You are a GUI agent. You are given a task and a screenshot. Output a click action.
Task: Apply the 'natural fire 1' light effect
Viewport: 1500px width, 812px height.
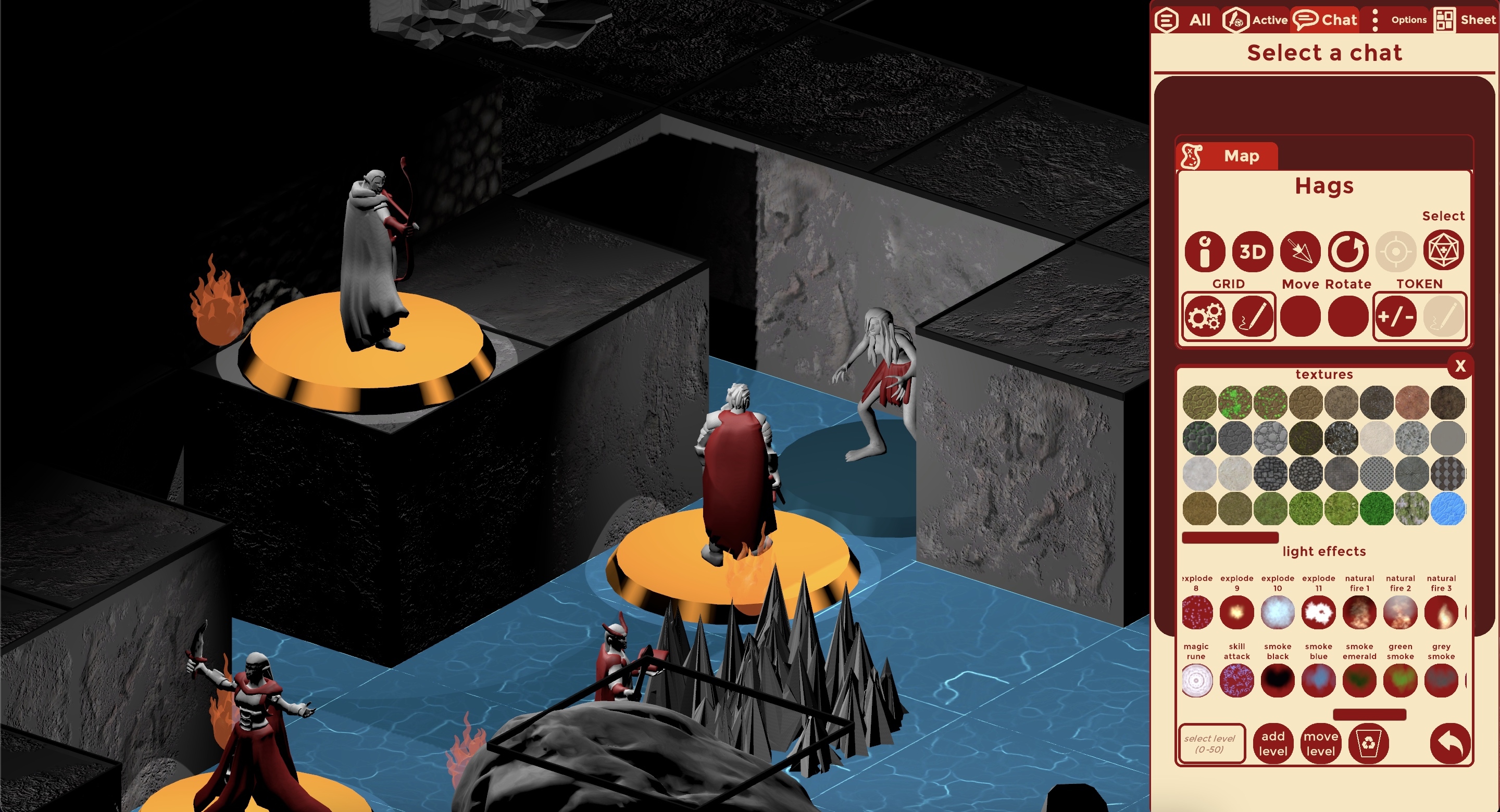coord(1359,612)
